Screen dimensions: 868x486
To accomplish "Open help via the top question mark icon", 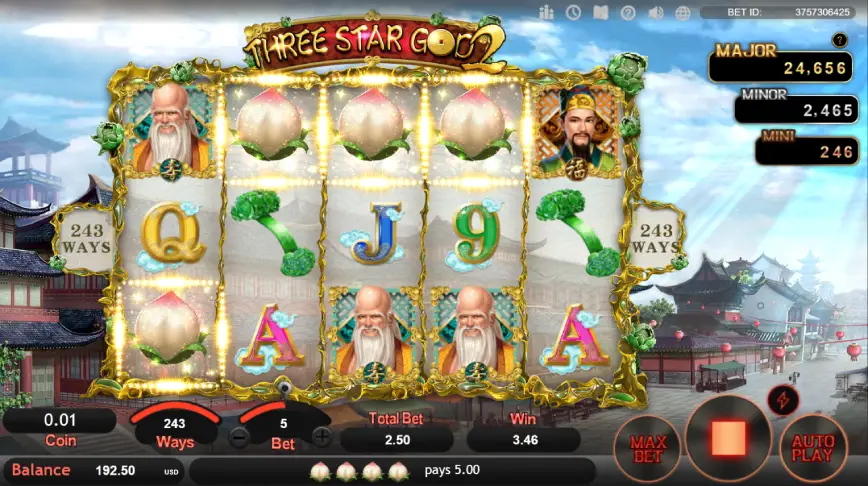I will [628, 12].
